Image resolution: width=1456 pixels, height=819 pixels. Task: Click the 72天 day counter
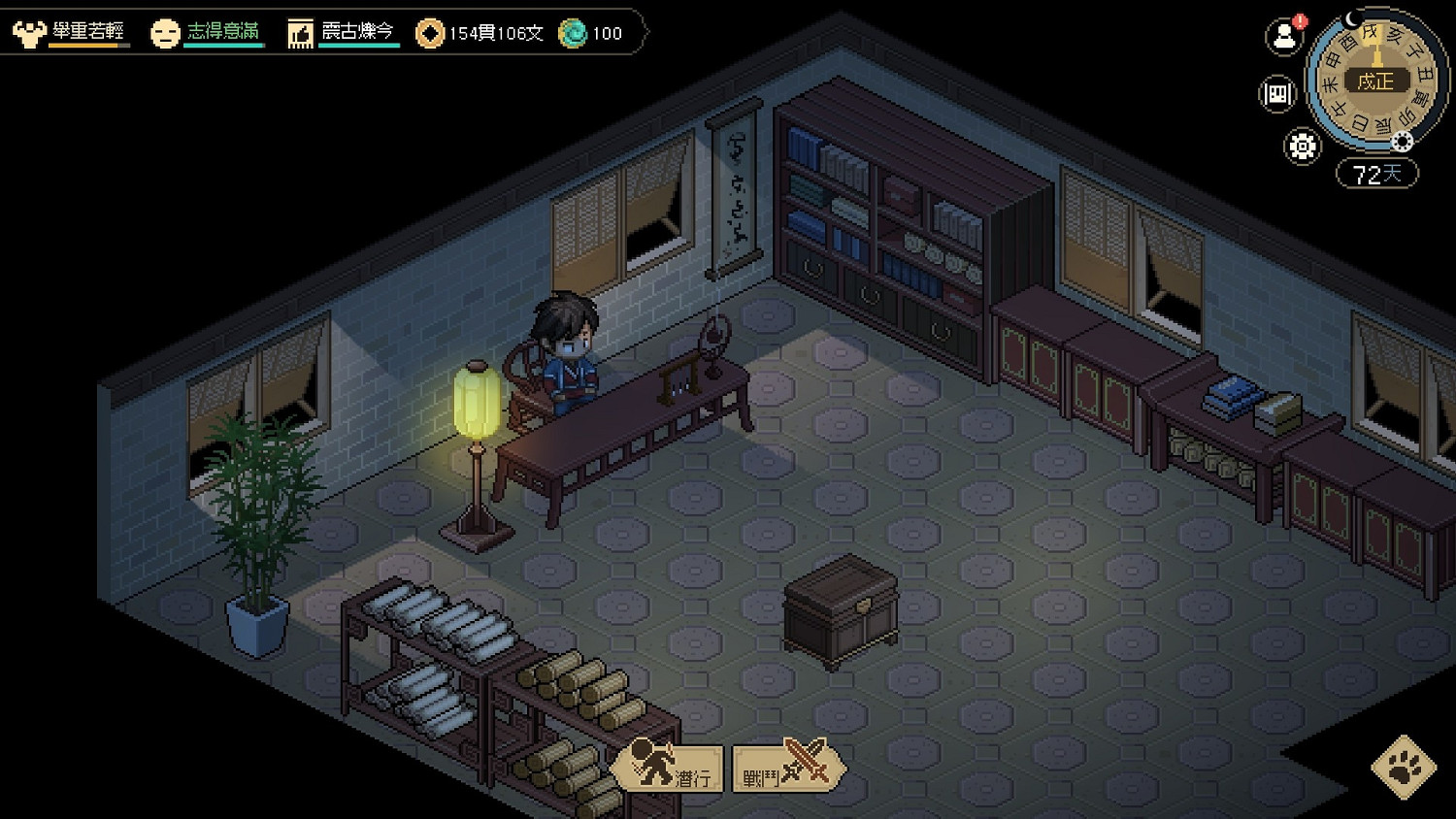pyautogui.click(x=1376, y=175)
